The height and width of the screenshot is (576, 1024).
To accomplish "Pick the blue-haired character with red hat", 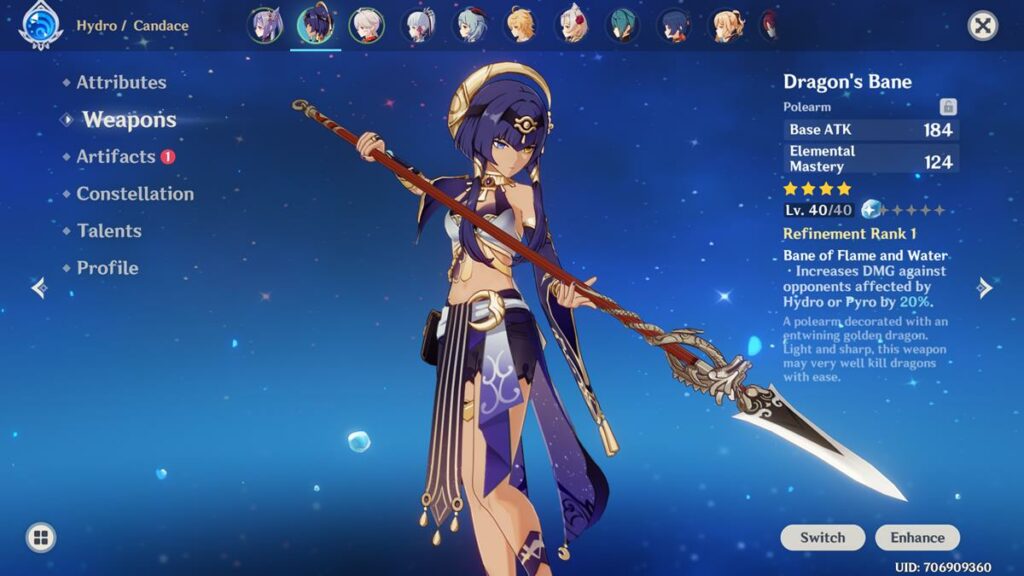I will 471,26.
